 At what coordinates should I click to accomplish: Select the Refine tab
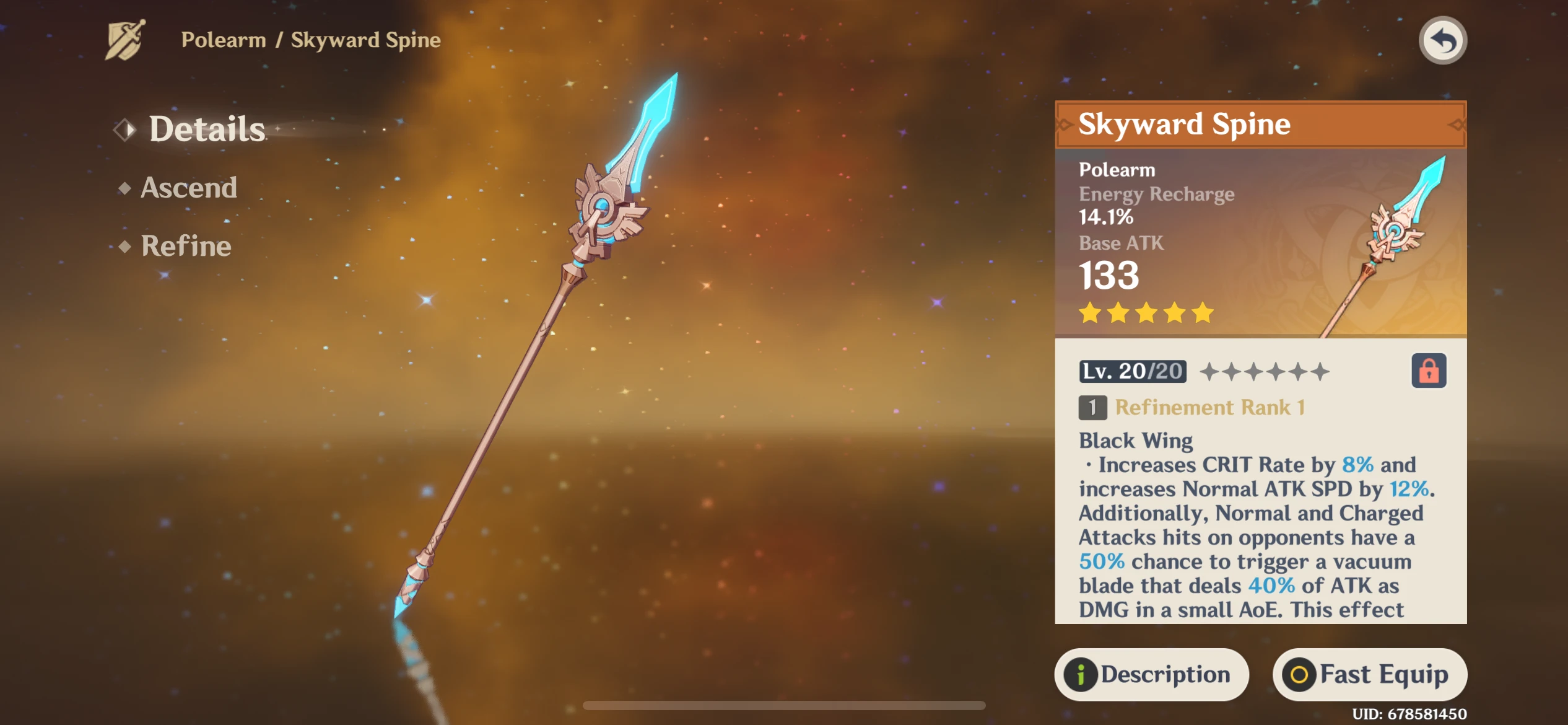point(186,246)
